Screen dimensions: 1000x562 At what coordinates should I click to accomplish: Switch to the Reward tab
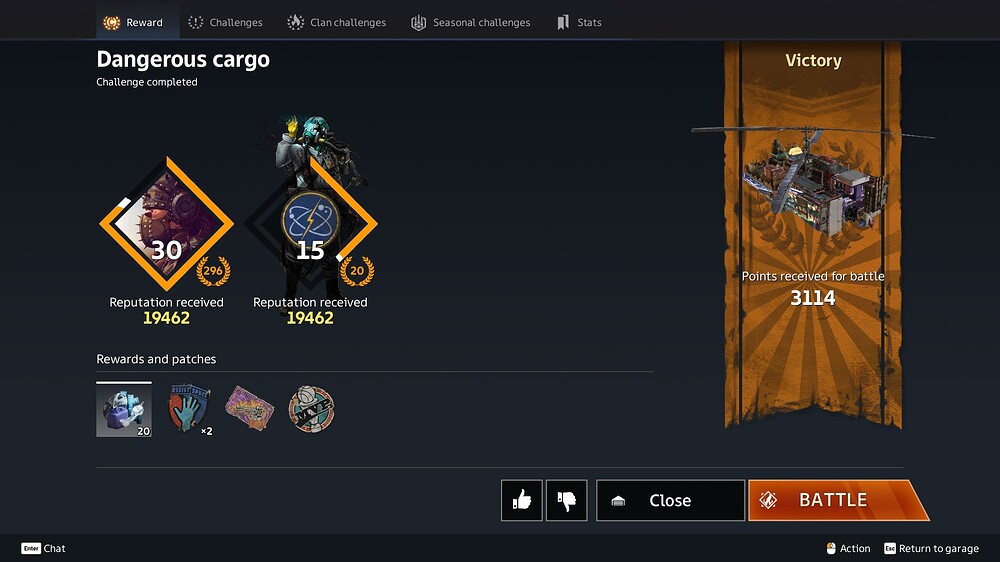(133, 22)
